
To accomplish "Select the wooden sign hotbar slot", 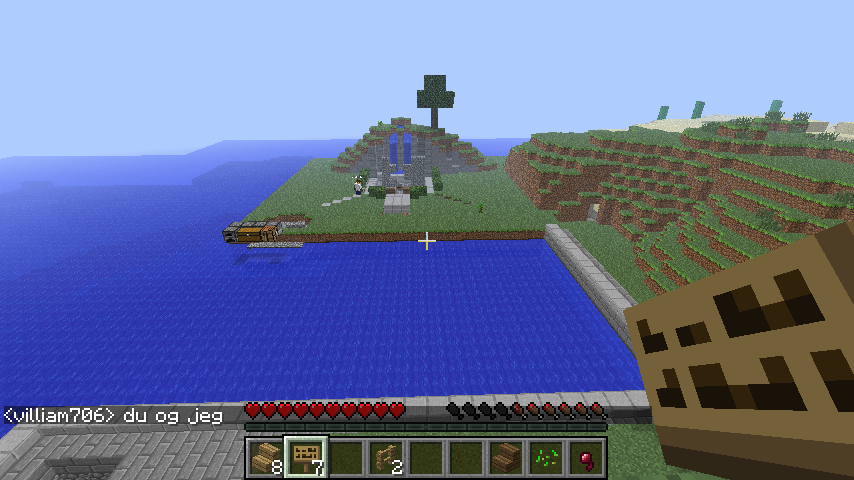I will click(305, 458).
